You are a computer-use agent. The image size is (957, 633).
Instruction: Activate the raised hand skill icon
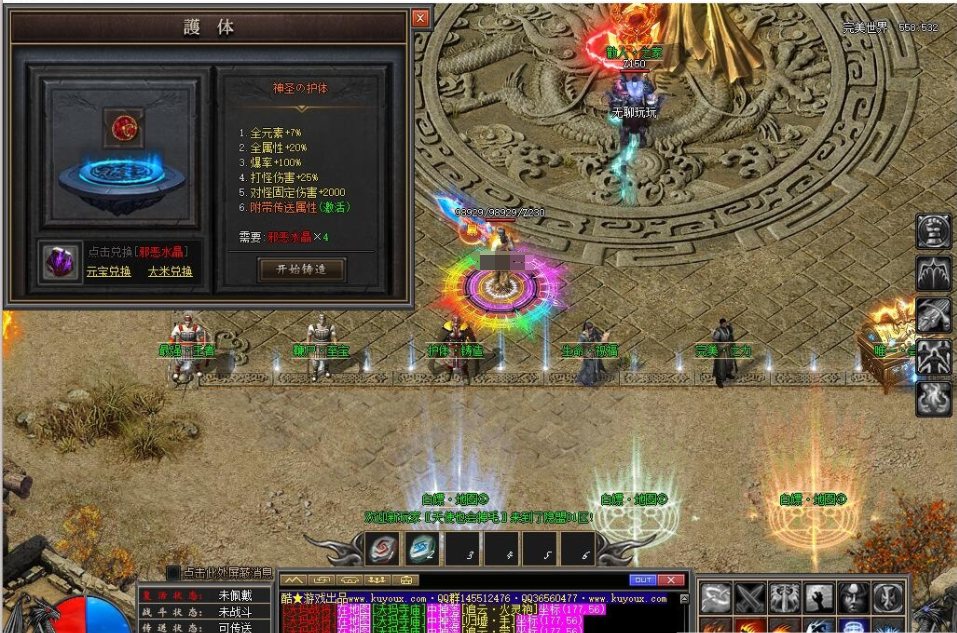pyautogui.click(x=818, y=597)
